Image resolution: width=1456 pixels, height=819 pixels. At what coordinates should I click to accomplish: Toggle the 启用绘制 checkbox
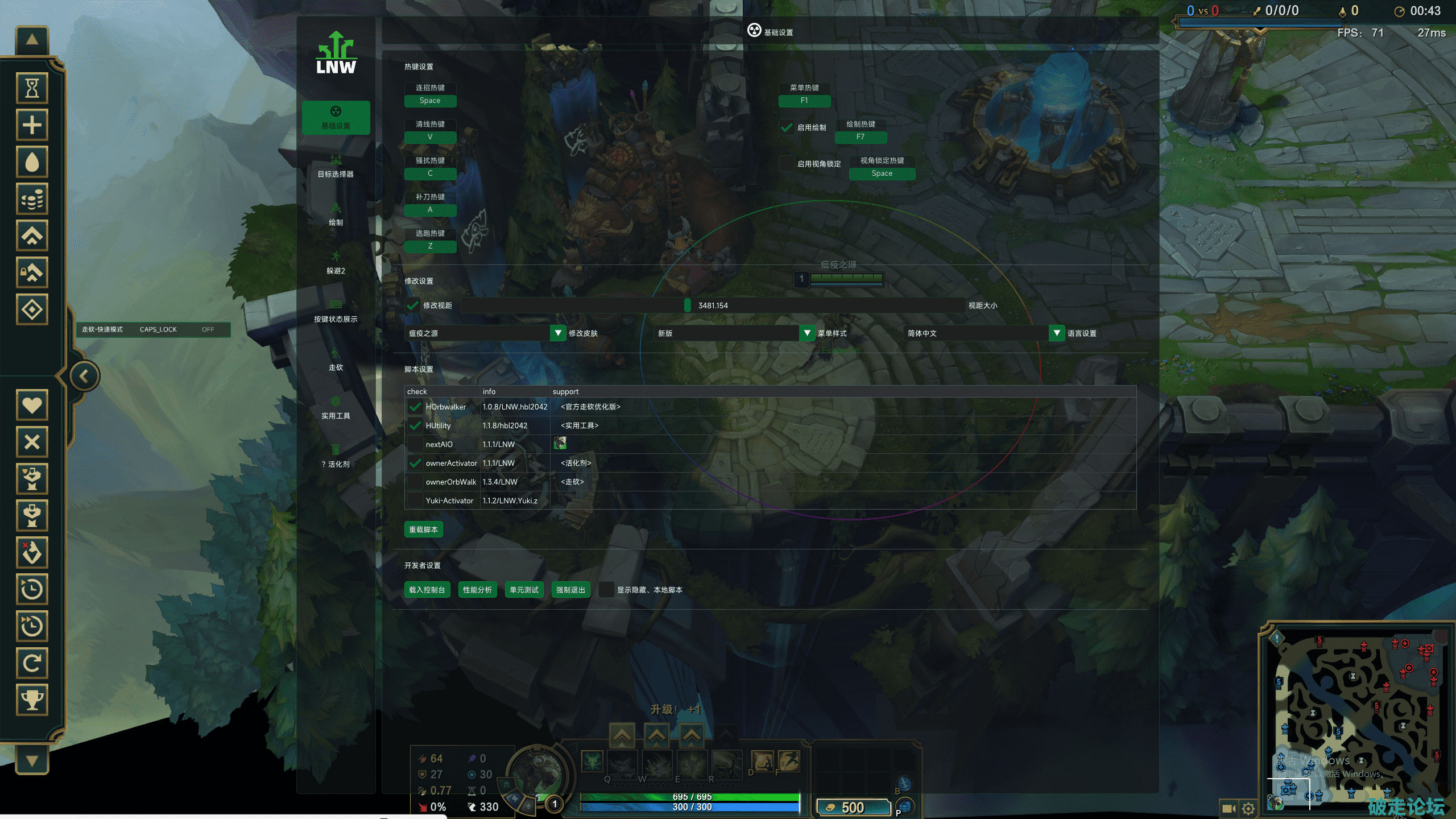pos(787,127)
